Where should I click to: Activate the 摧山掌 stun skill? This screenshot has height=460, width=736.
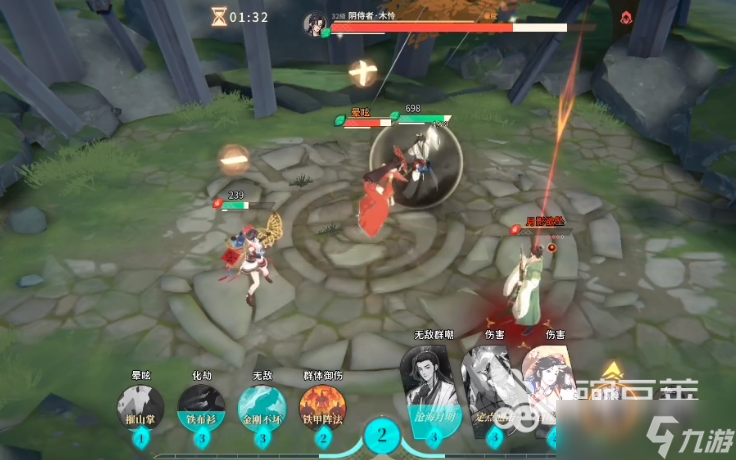tap(140, 407)
